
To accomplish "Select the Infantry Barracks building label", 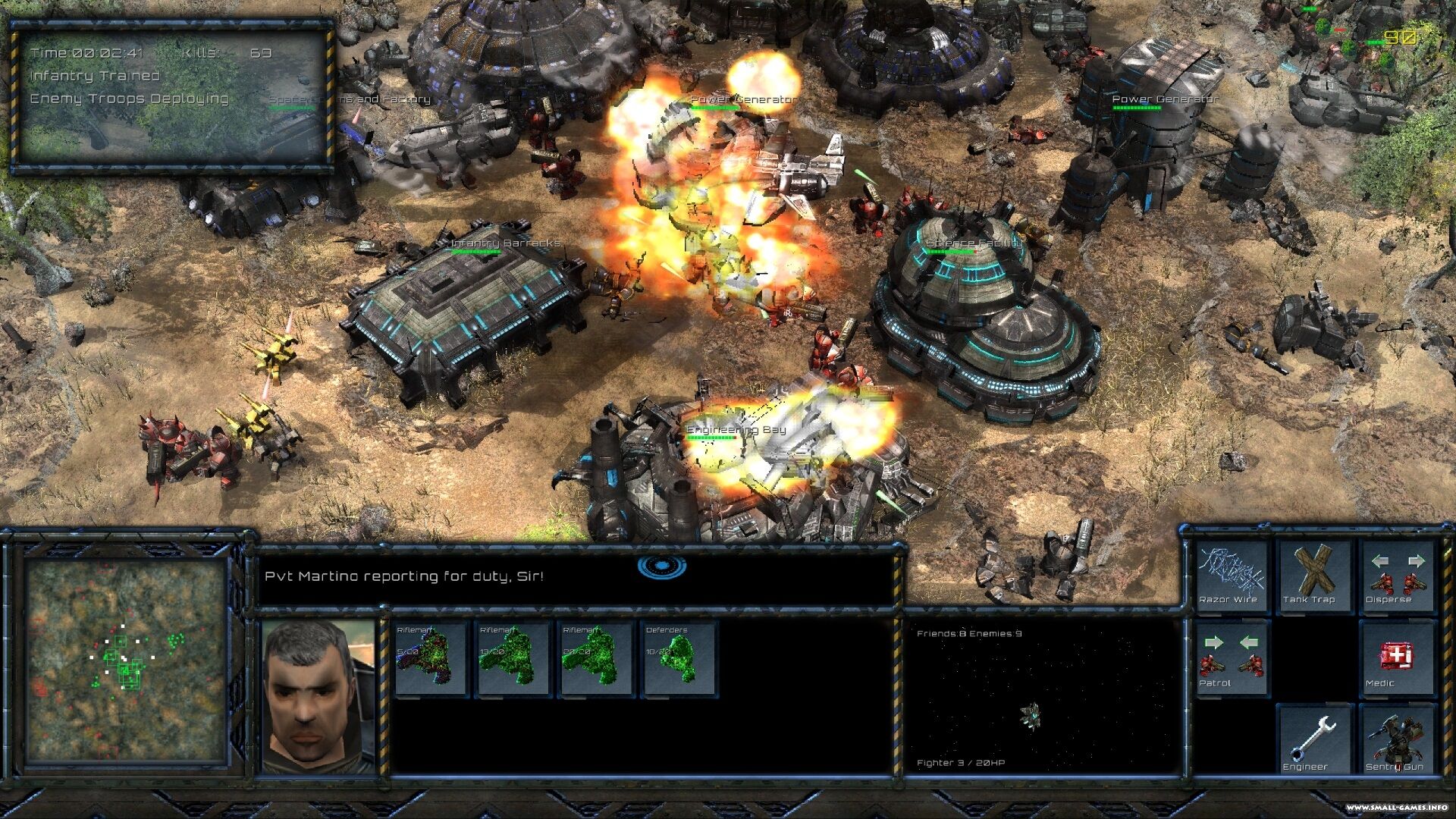I will 506,243.
